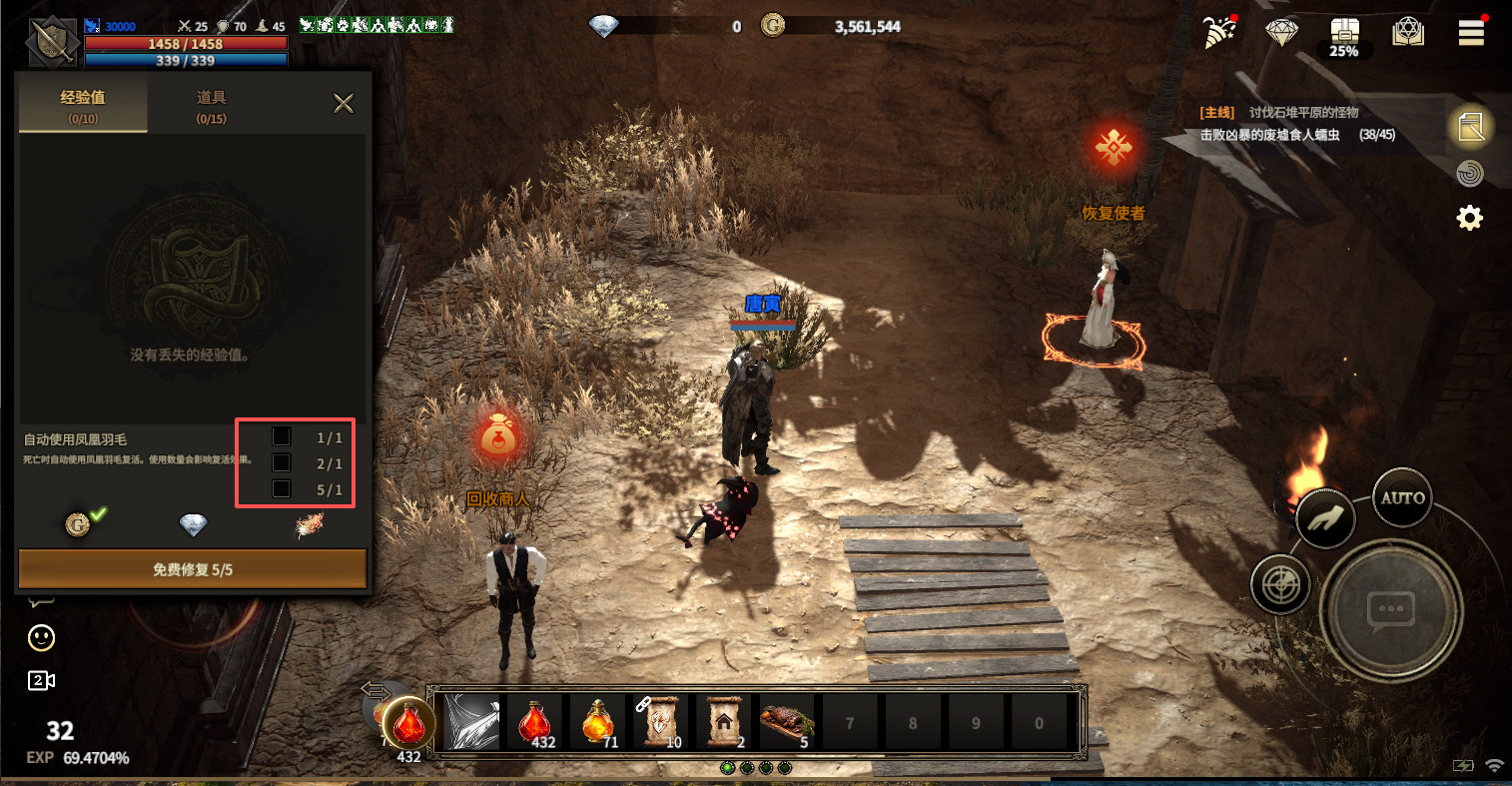Use the roasted meat hotbar item
The image size is (1512, 786).
pyautogui.click(x=787, y=721)
